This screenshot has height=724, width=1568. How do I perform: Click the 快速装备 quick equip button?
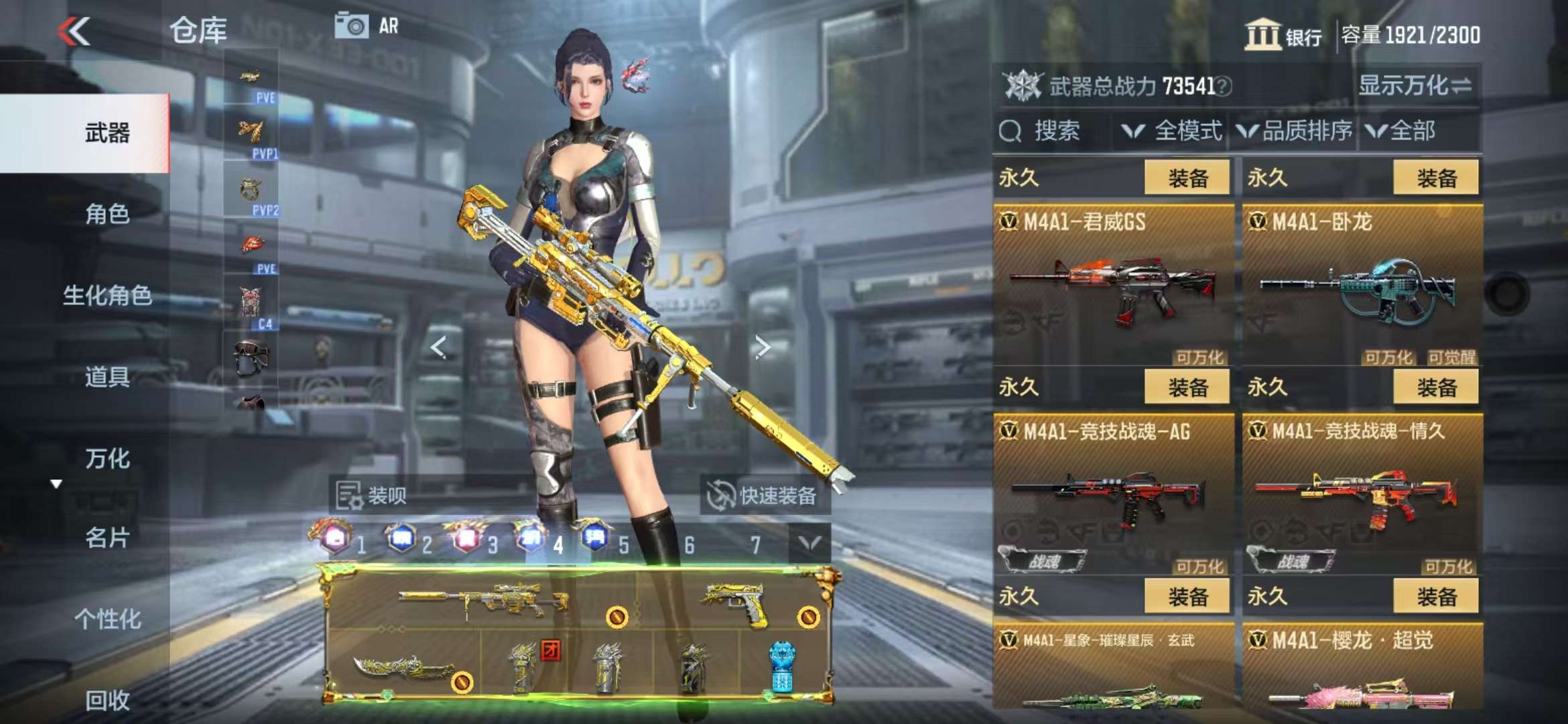(764, 496)
